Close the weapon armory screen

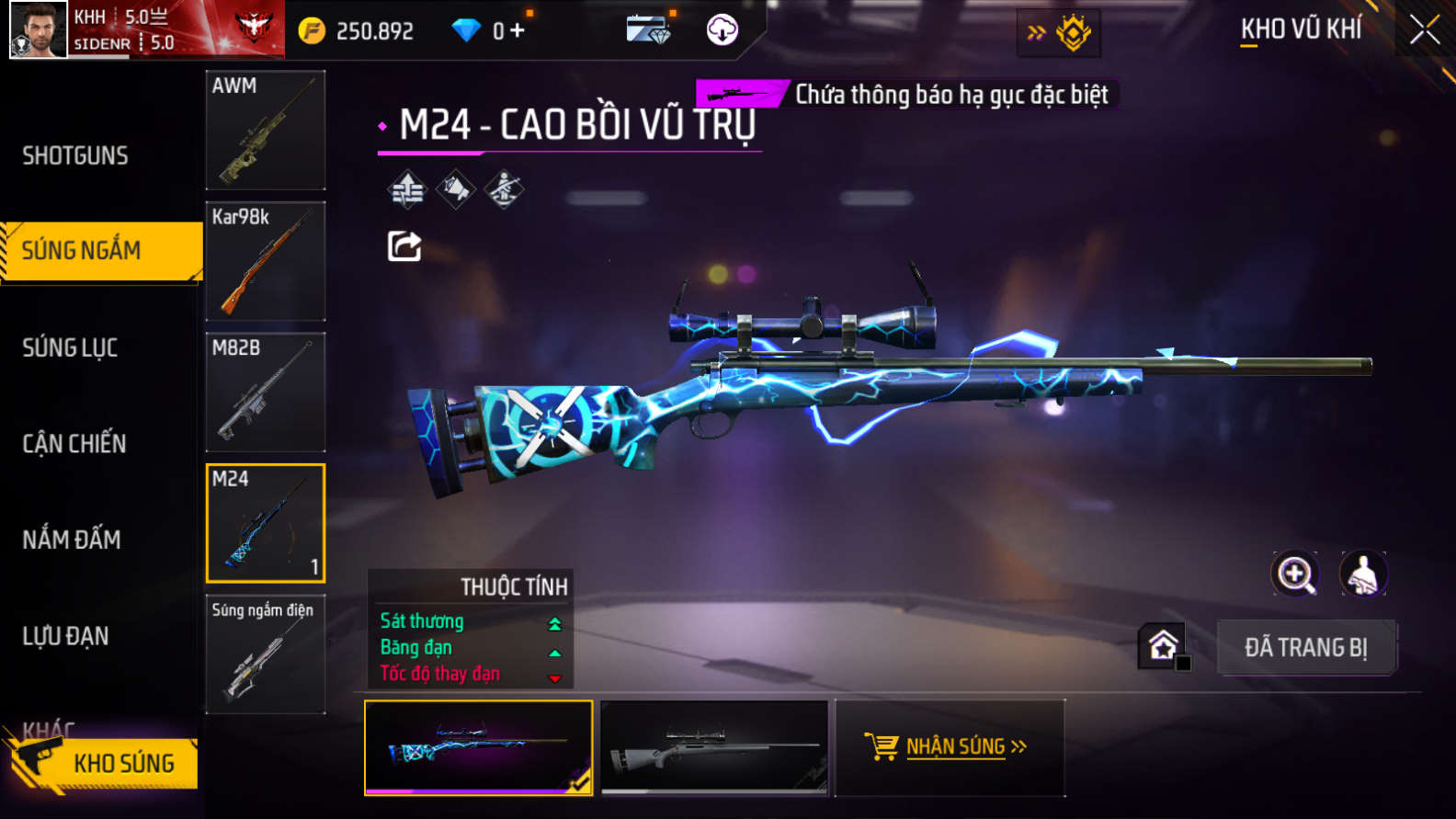tap(1424, 30)
